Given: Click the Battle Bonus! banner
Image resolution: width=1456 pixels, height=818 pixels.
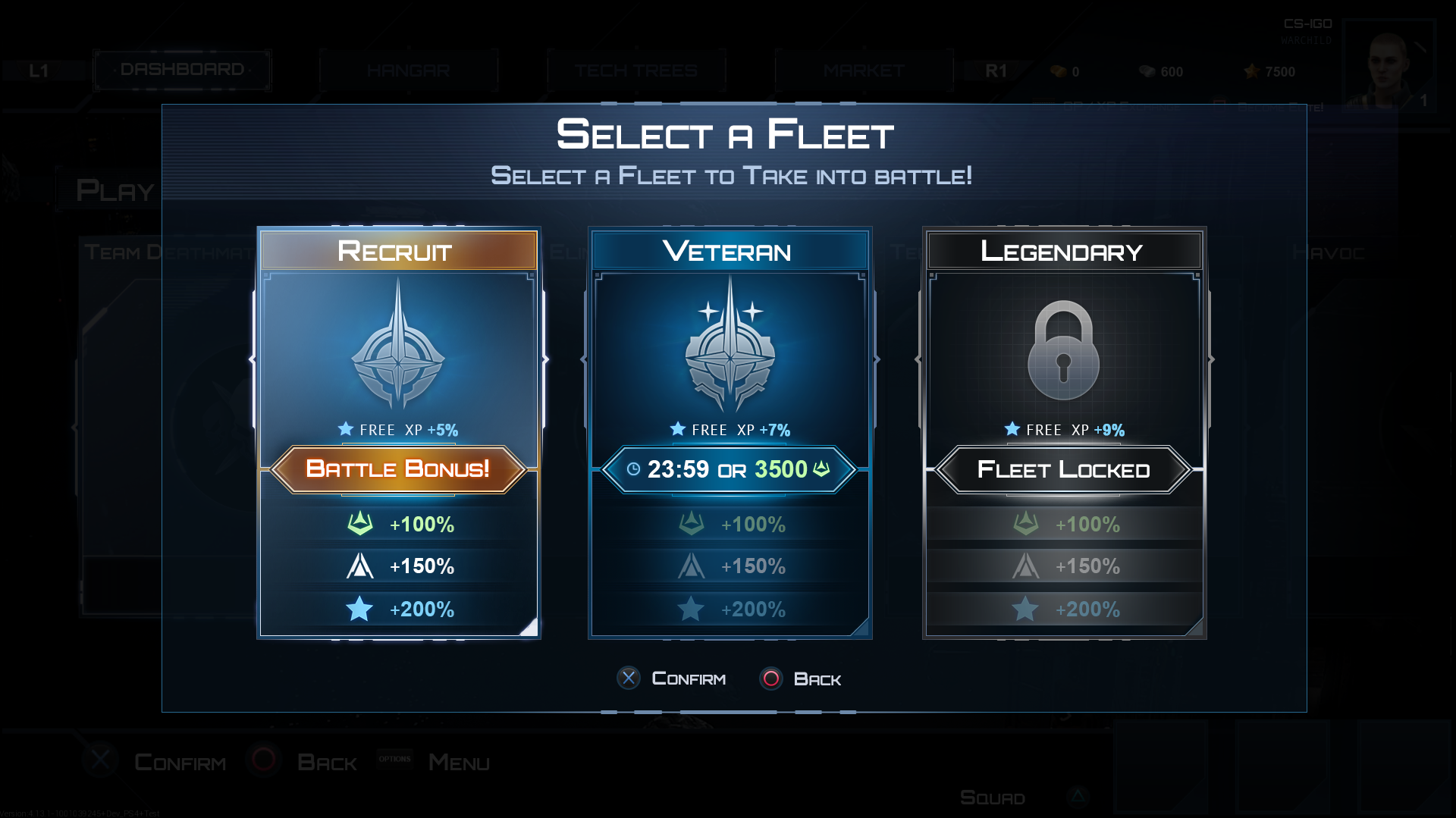Looking at the screenshot, I should click(398, 469).
